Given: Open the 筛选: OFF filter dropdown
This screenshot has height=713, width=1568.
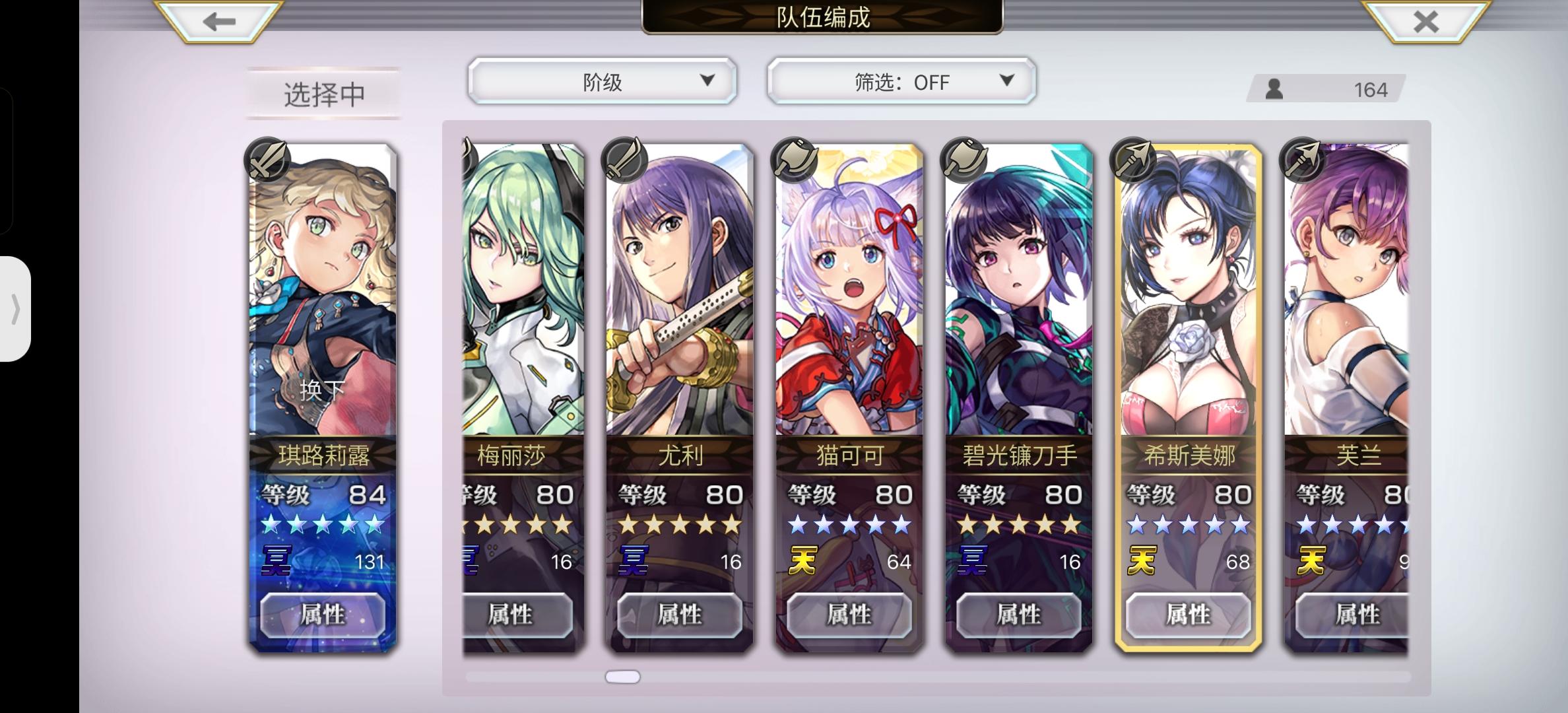Looking at the screenshot, I should point(901,81).
